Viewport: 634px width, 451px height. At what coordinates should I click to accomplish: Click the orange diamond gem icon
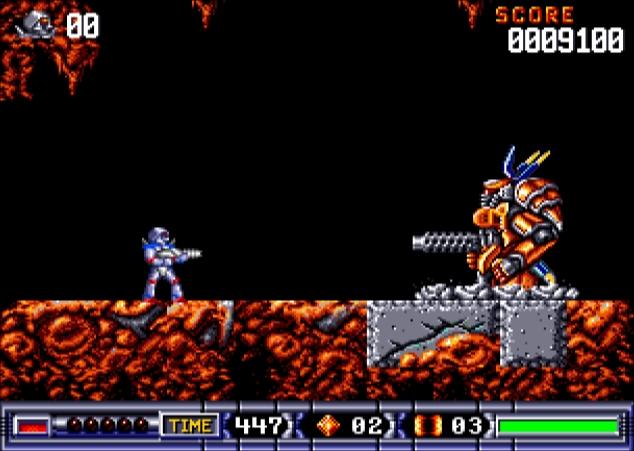coord(328,426)
